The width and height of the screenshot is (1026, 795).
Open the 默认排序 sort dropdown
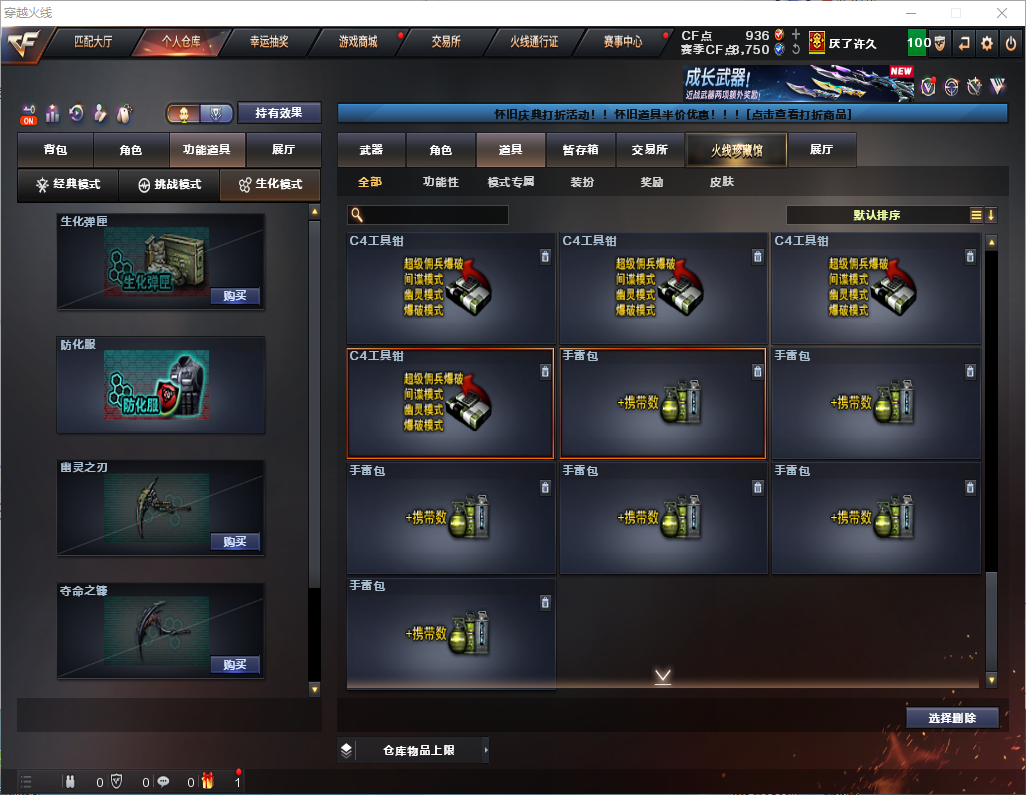(x=876, y=215)
